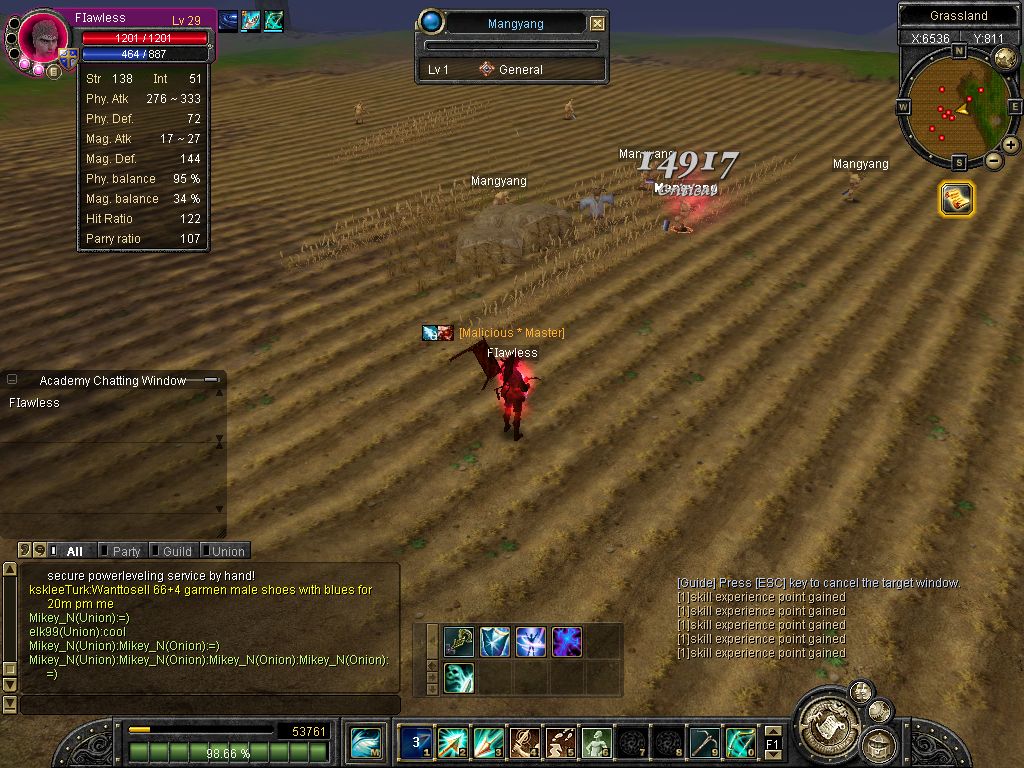
Task: Select the pickaxe item in slot 9
Action: [704, 742]
